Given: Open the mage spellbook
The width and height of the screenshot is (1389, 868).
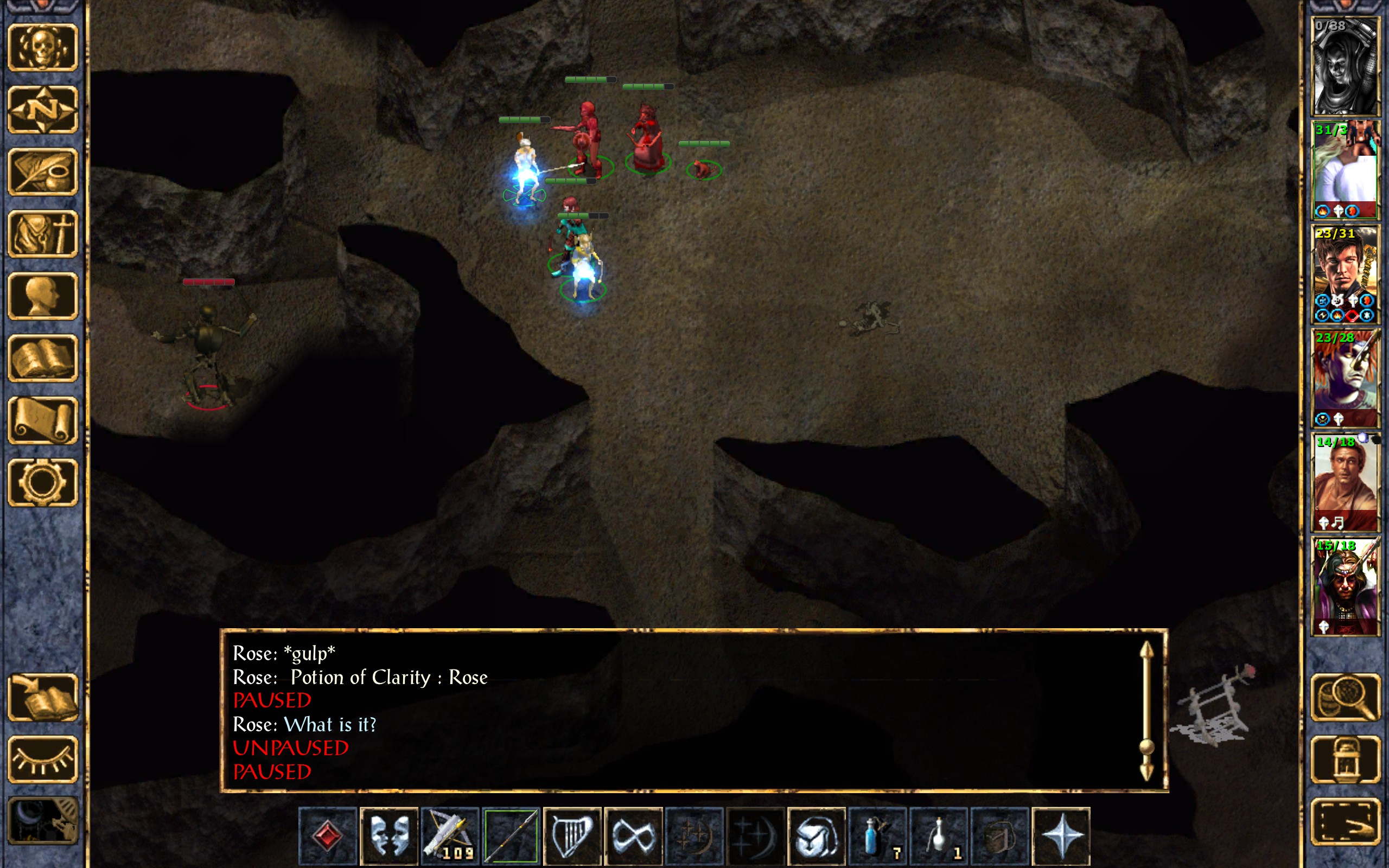Looking at the screenshot, I should point(43,358).
